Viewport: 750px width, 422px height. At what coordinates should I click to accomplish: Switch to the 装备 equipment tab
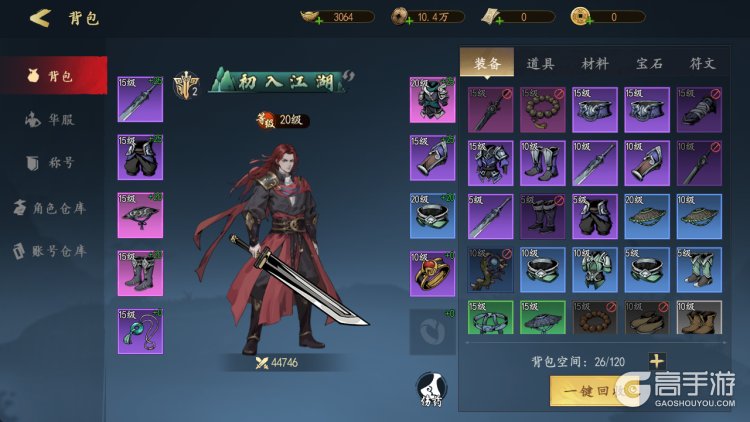(487, 63)
